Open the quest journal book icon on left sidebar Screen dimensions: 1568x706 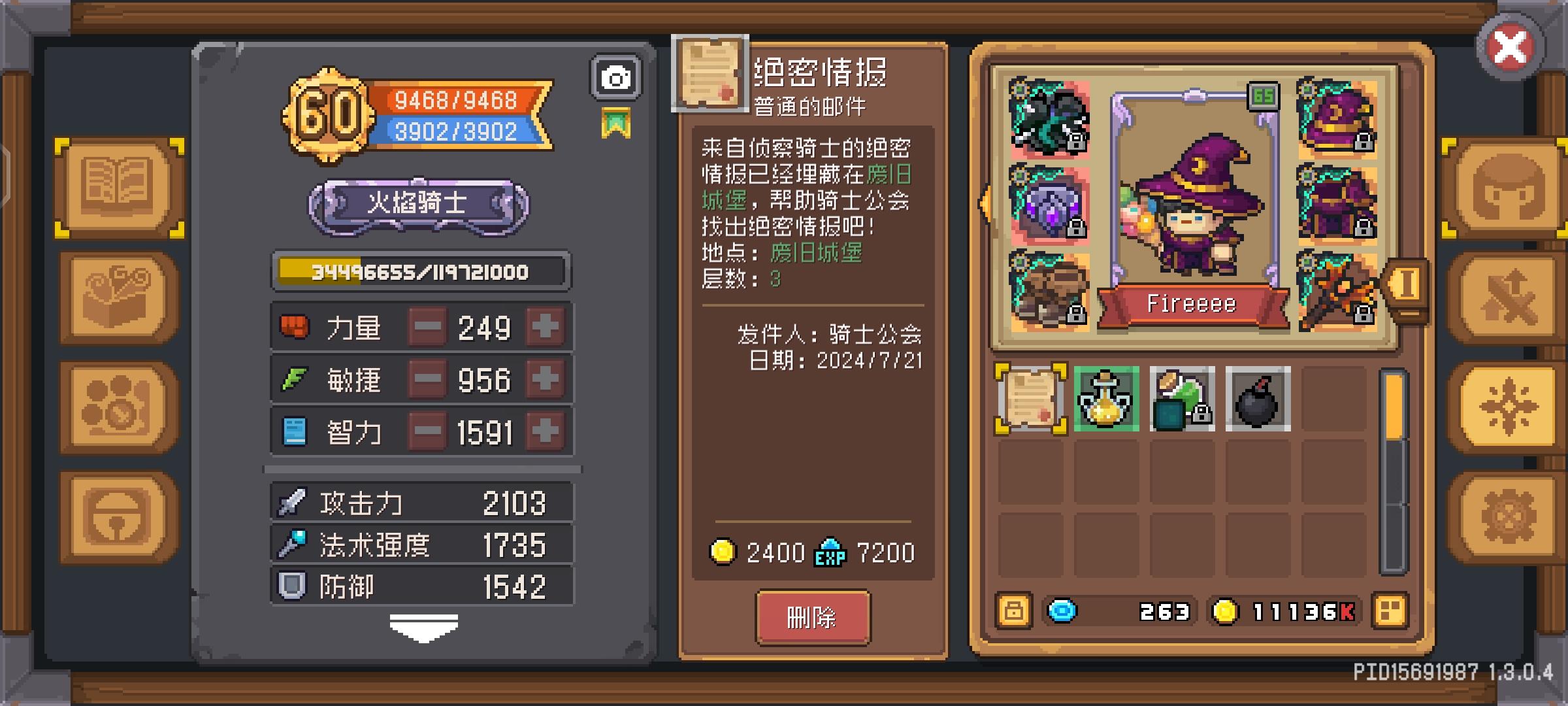[116, 186]
